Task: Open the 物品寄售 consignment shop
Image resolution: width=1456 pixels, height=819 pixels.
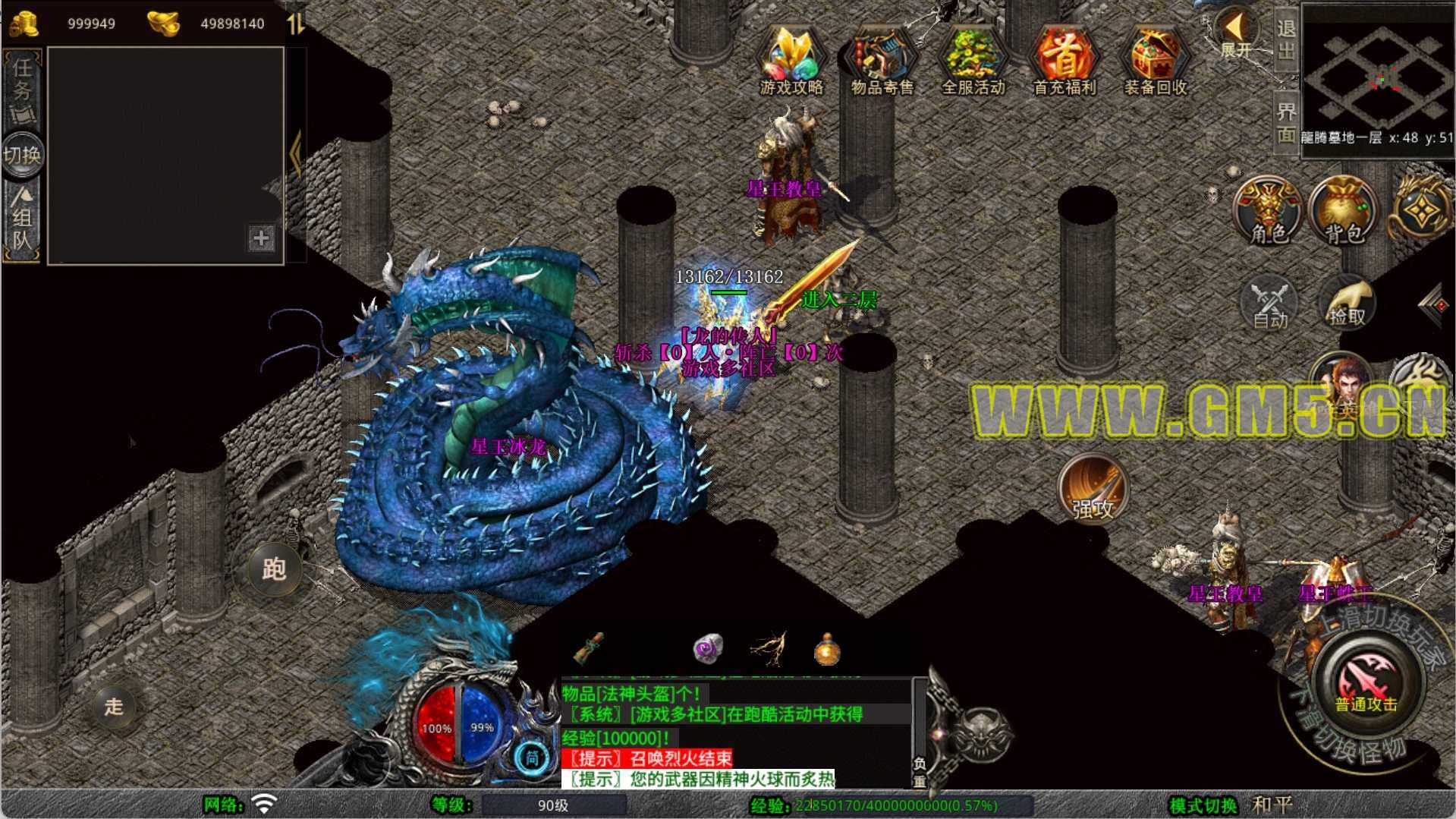Action: [x=882, y=61]
